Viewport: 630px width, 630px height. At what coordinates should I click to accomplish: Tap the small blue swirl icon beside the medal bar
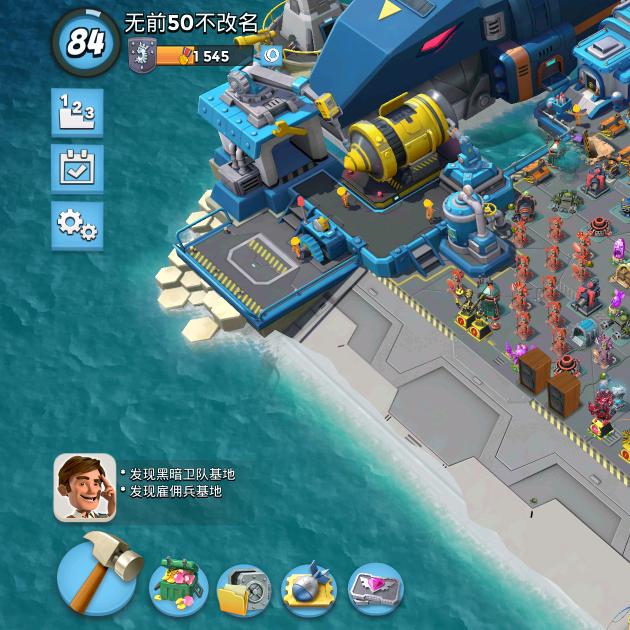click(x=270, y=56)
